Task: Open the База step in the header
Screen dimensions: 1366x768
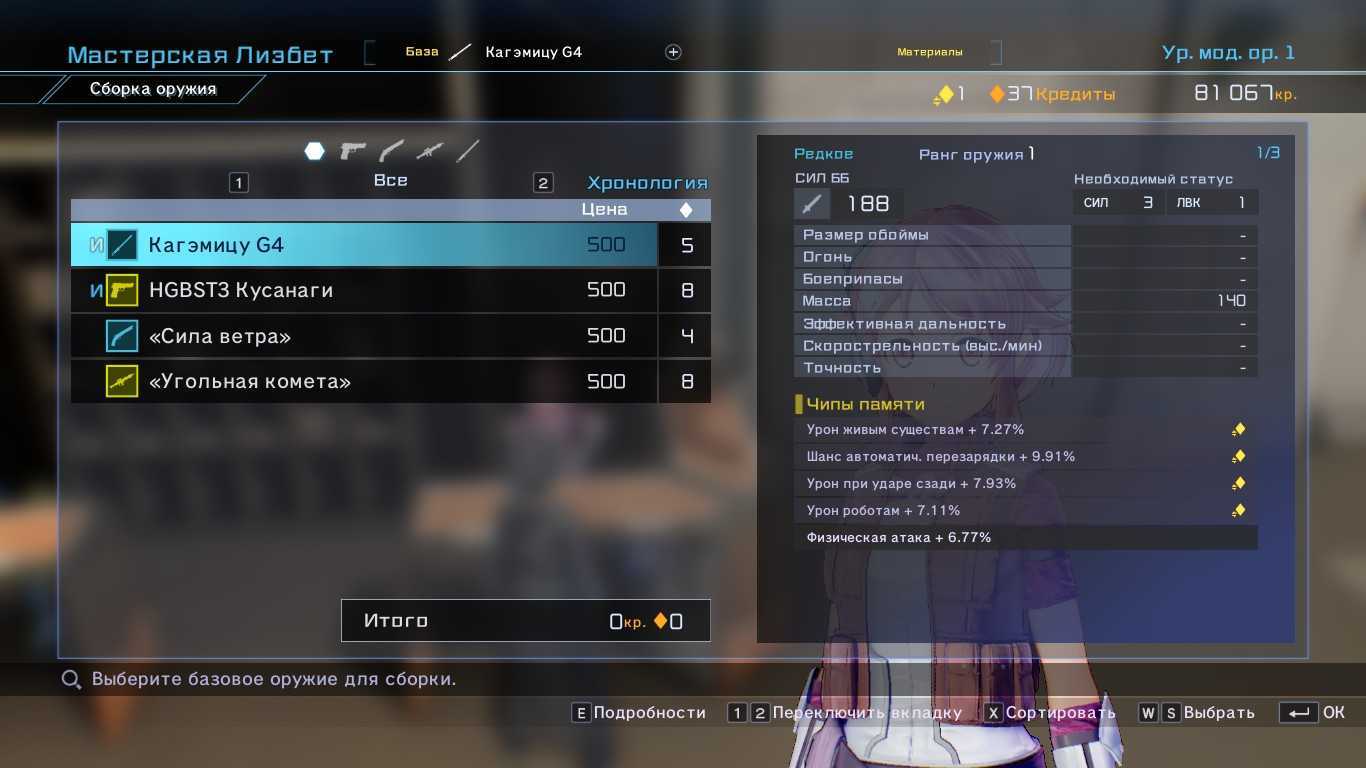Action: coord(422,52)
